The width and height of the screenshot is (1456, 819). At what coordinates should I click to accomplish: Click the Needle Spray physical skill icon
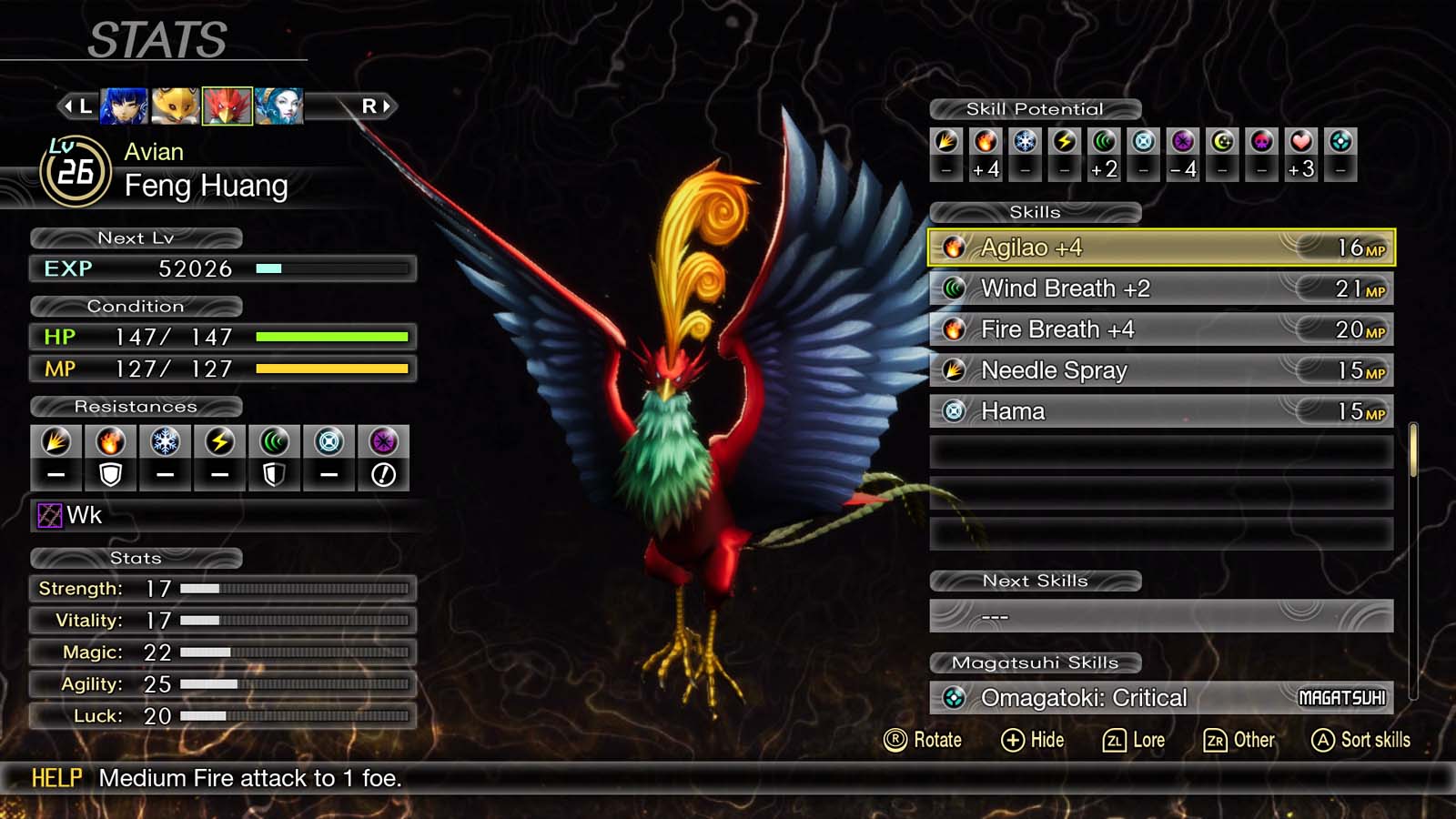[x=952, y=370]
